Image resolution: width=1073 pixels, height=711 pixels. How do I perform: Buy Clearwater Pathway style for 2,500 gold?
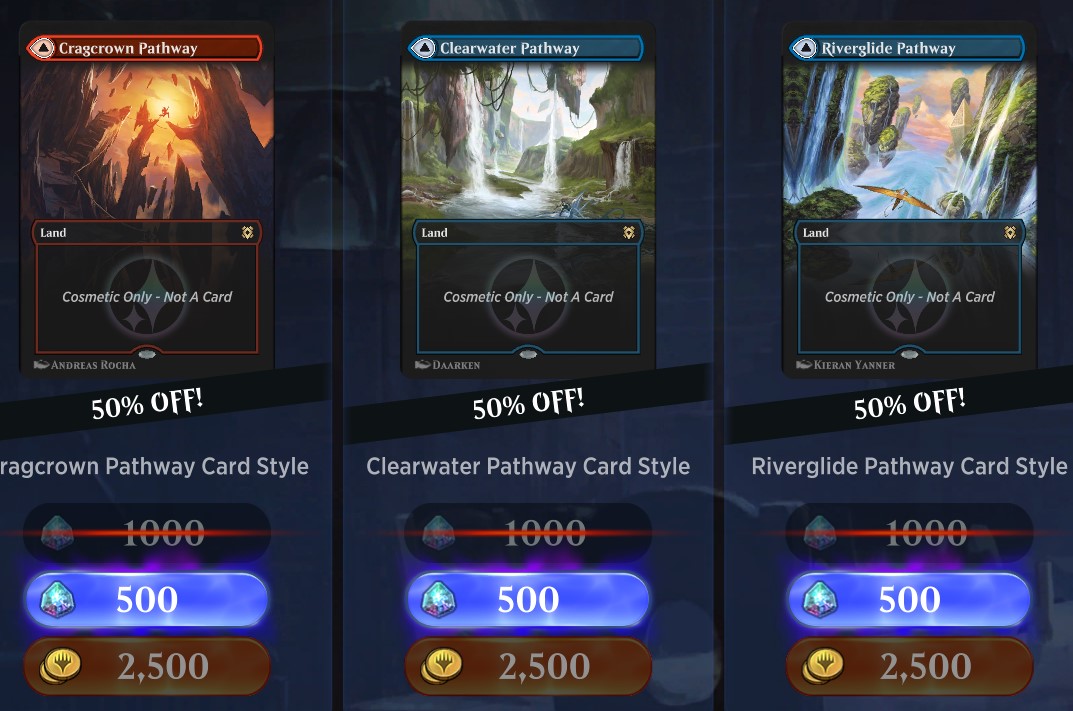(528, 666)
